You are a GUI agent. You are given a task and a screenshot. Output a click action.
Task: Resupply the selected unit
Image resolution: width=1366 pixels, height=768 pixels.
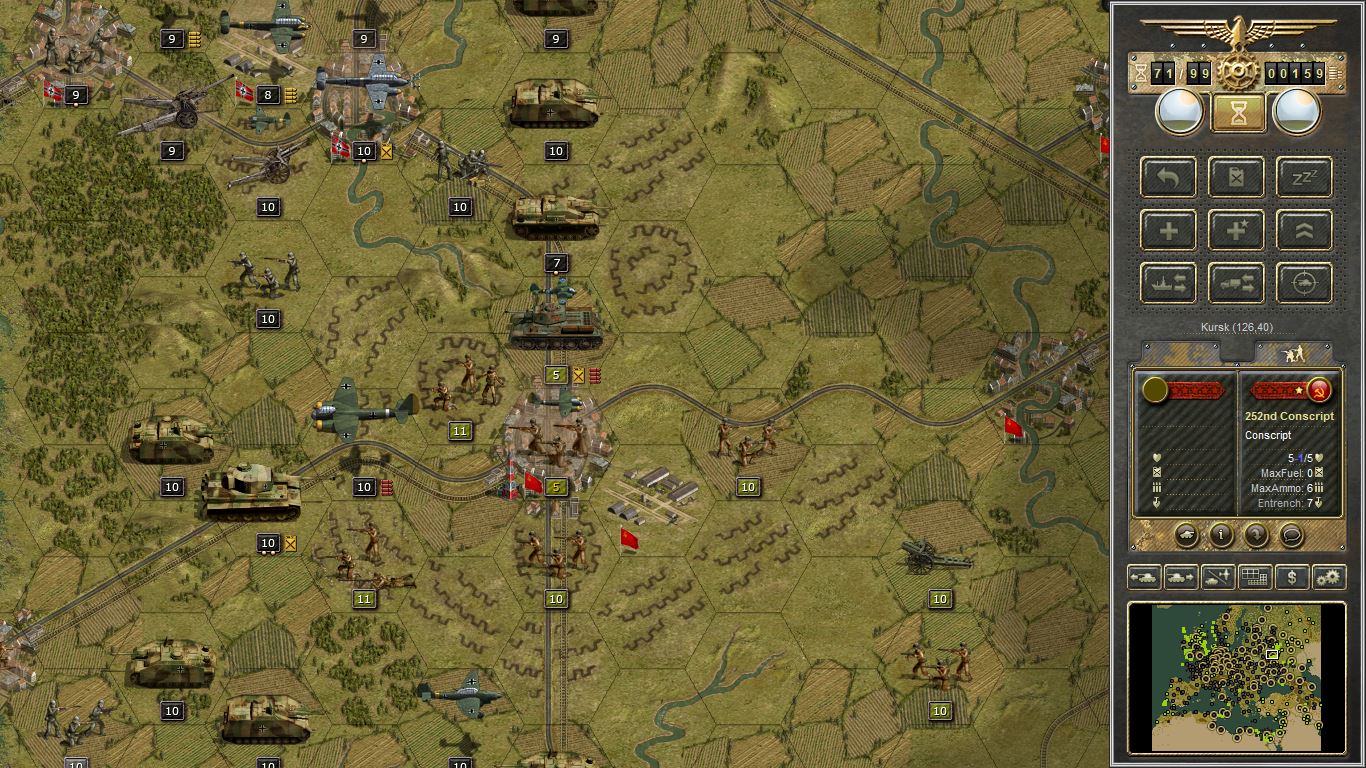click(1236, 177)
